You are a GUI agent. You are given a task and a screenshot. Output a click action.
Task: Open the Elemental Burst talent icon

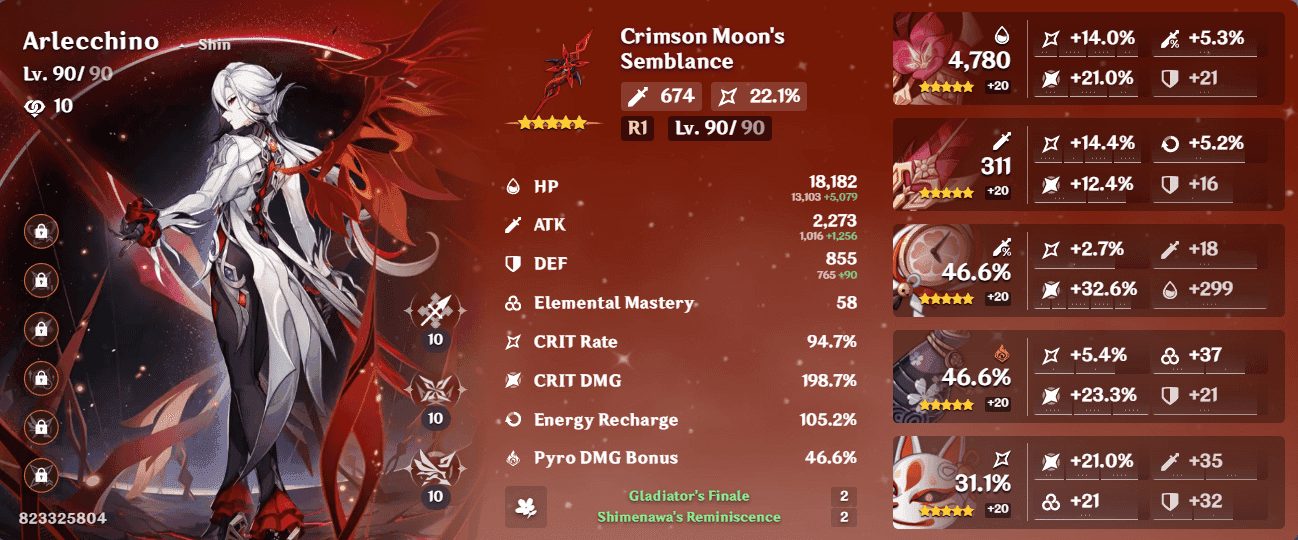435,471
